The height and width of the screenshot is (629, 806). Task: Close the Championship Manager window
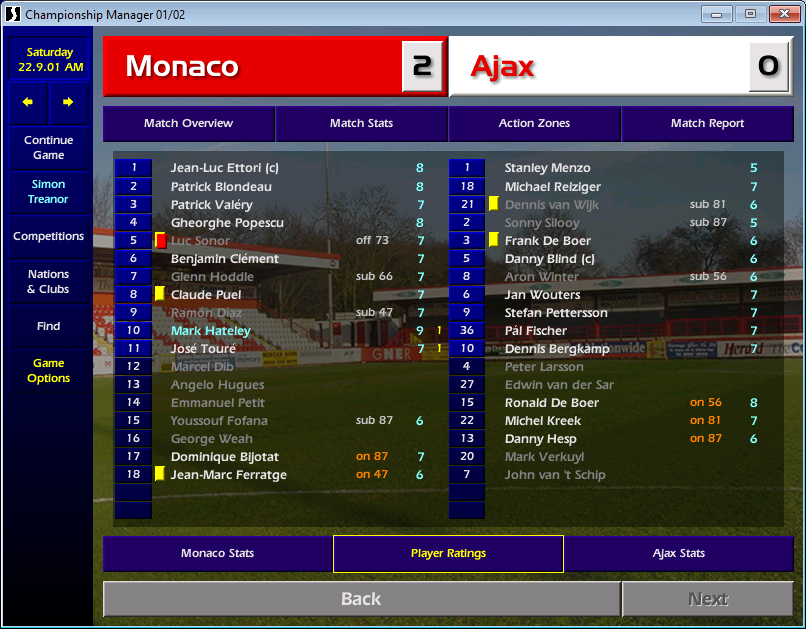pyautogui.click(x=780, y=14)
